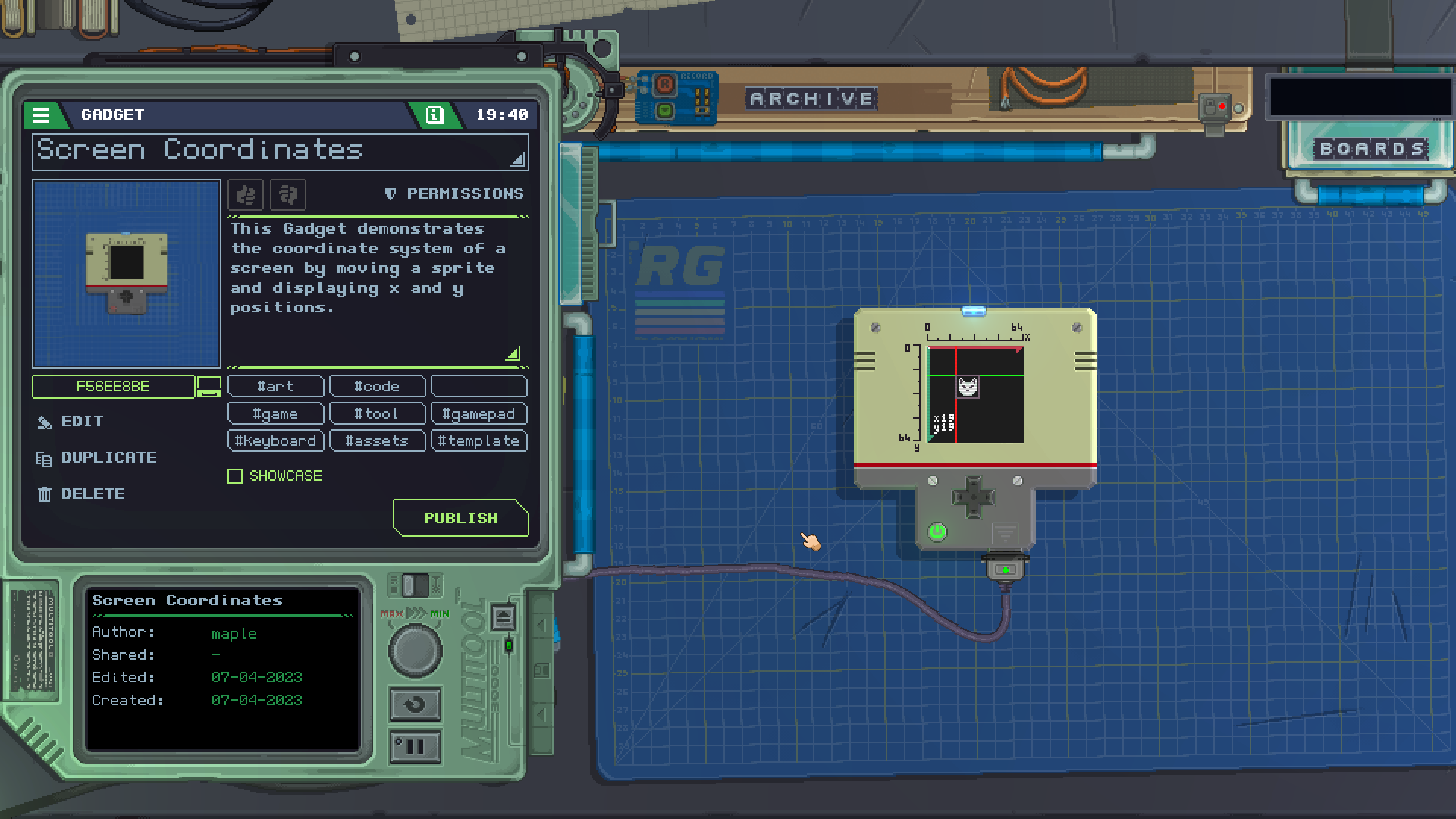
Task: Toggle the #template tag
Action: (479, 441)
